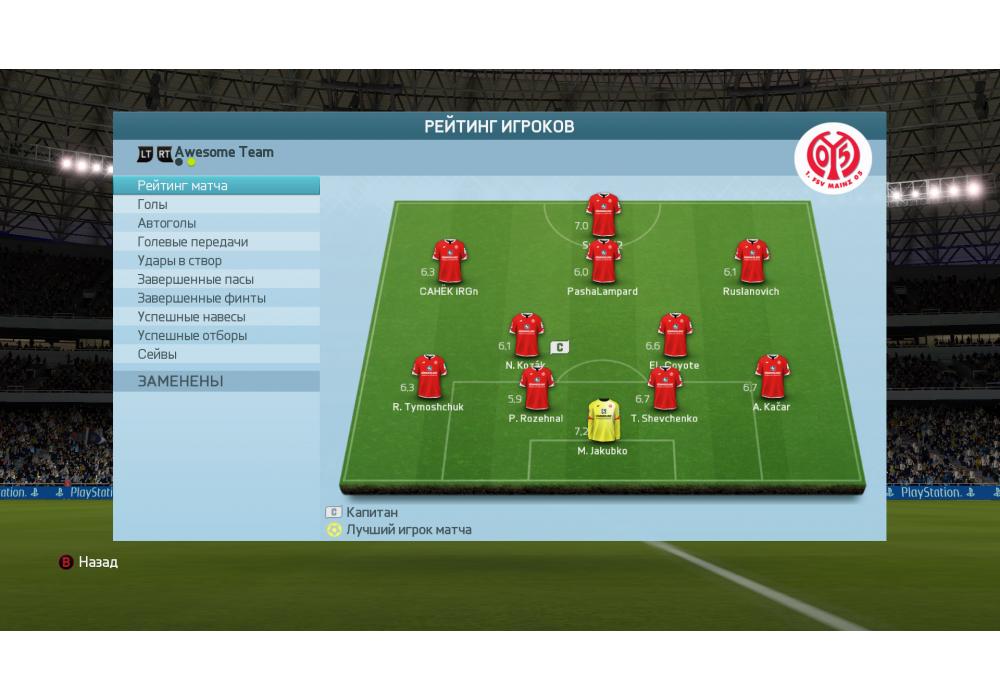Select Удары в створ category
This screenshot has width=1000, height=700.
click(x=216, y=261)
